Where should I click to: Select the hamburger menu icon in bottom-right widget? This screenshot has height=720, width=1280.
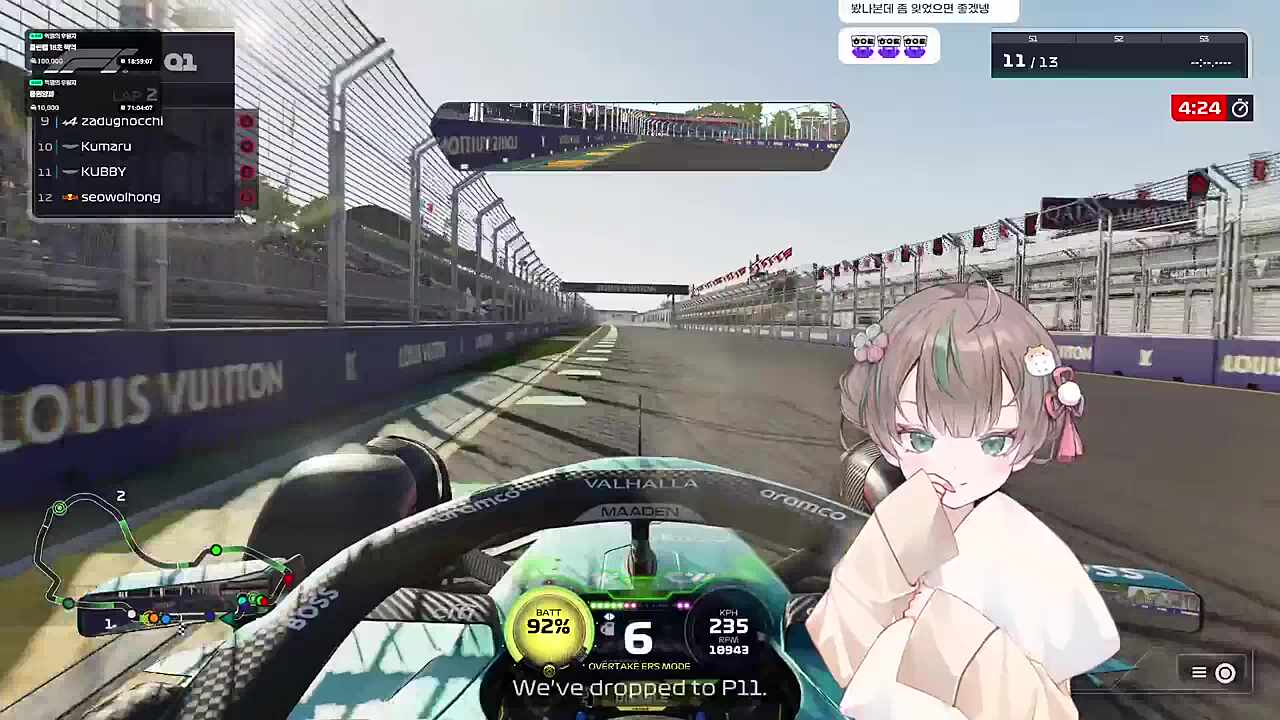click(1198, 673)
